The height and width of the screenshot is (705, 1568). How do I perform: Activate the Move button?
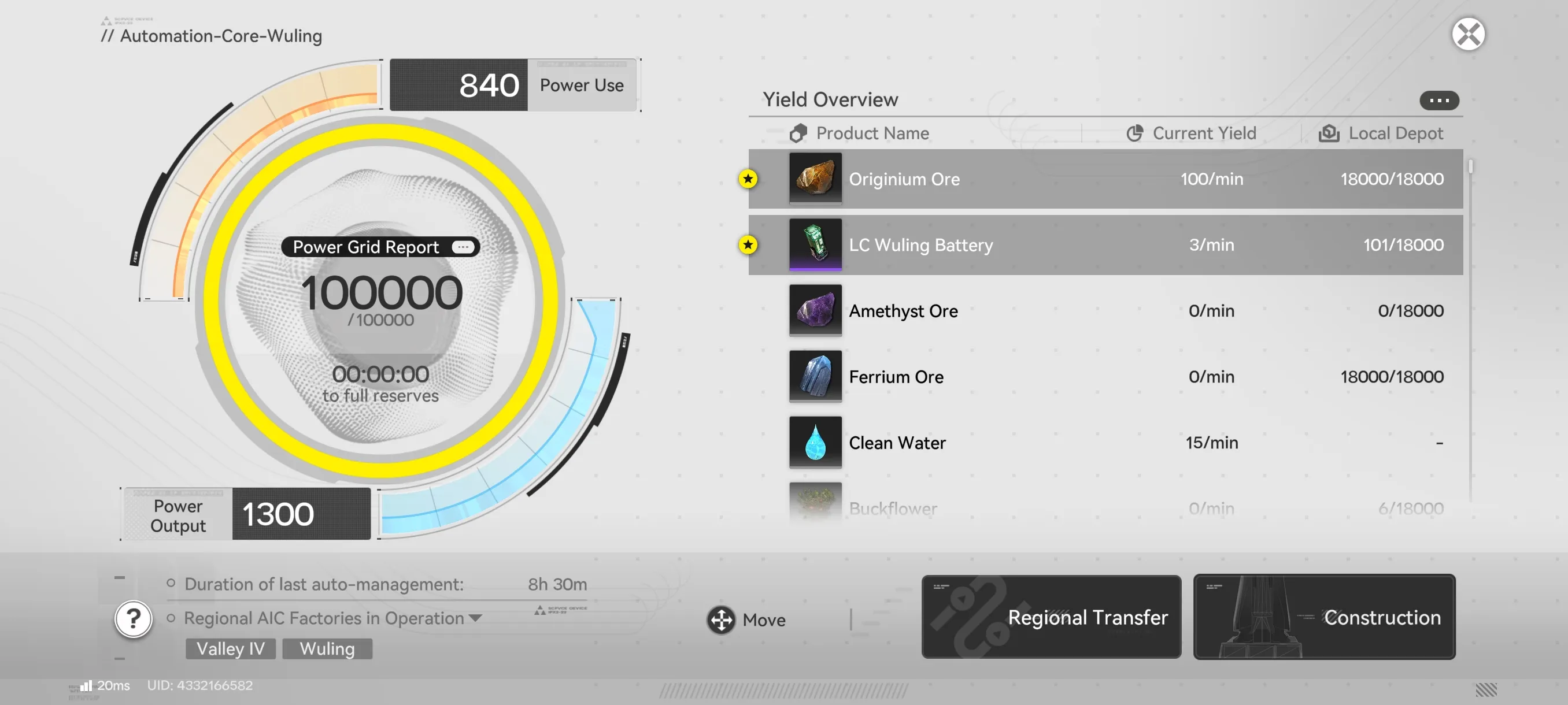[746, 620]
